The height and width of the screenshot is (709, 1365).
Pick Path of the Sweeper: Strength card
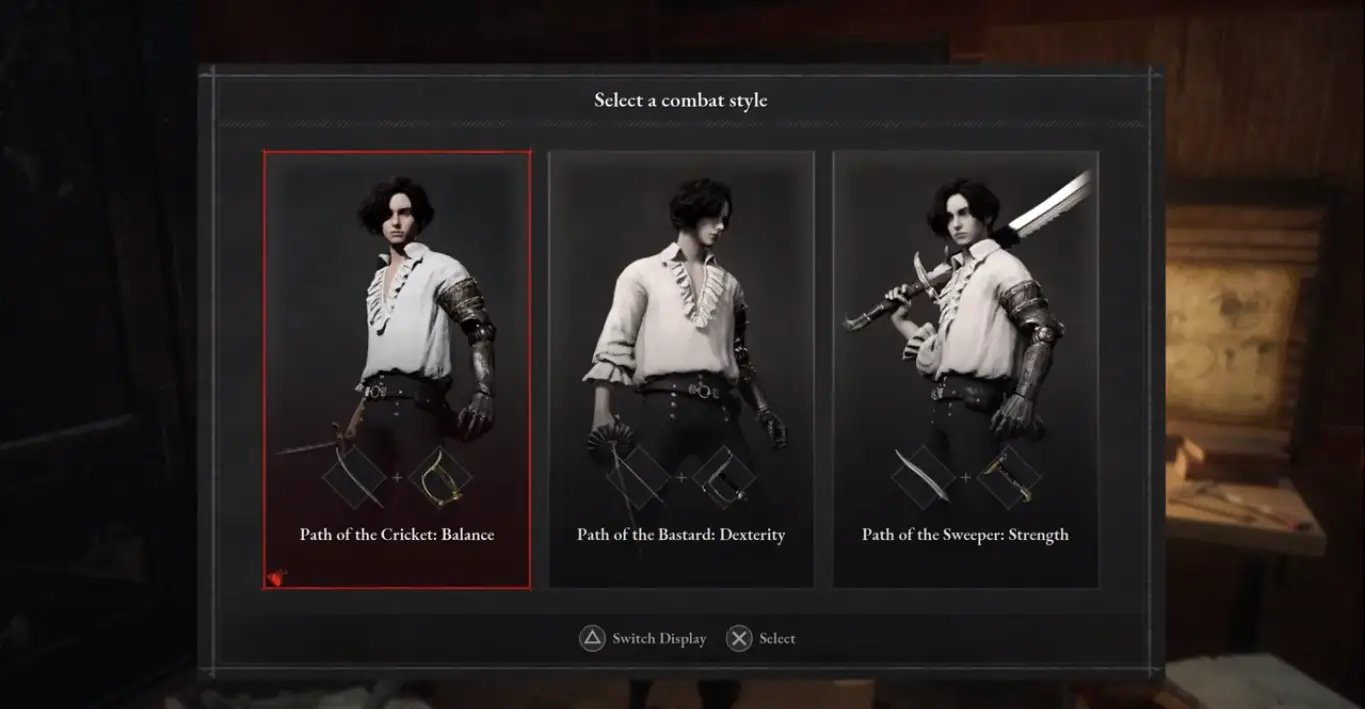965,370
